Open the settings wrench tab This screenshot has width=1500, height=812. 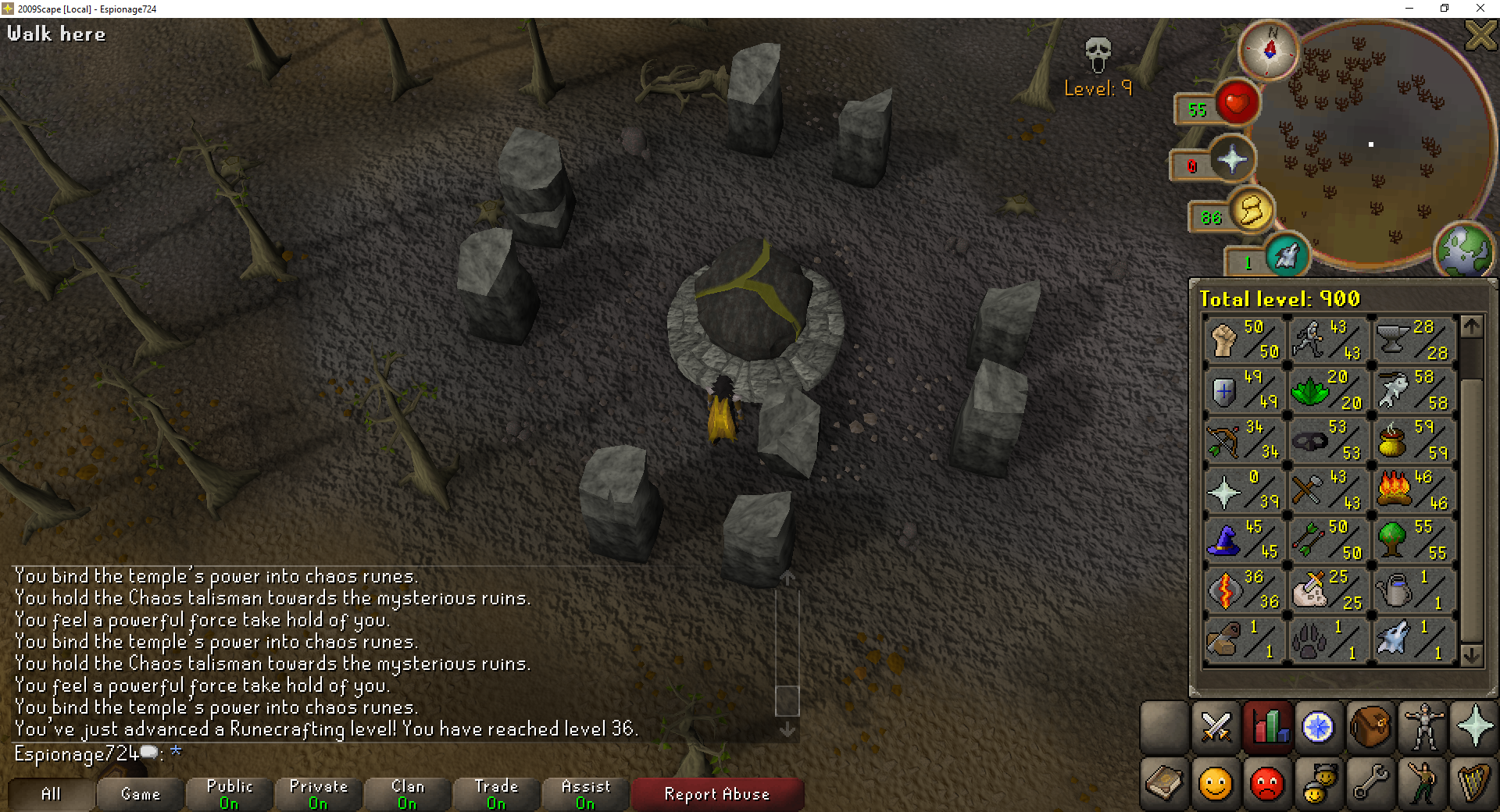pyautogui.click(x=1370, y=783)
